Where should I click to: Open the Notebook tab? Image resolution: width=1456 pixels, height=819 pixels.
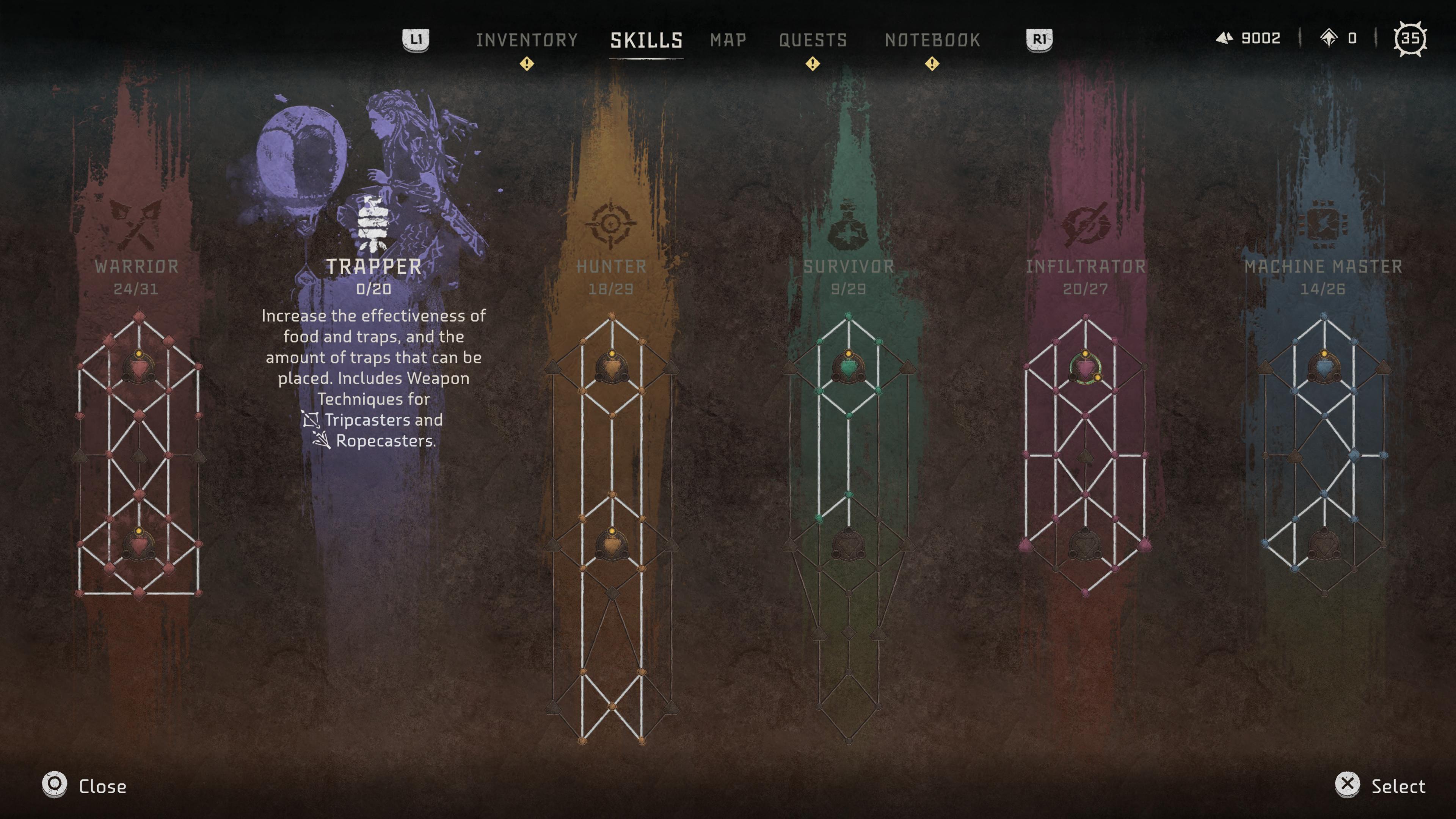(x=932, y=40)
